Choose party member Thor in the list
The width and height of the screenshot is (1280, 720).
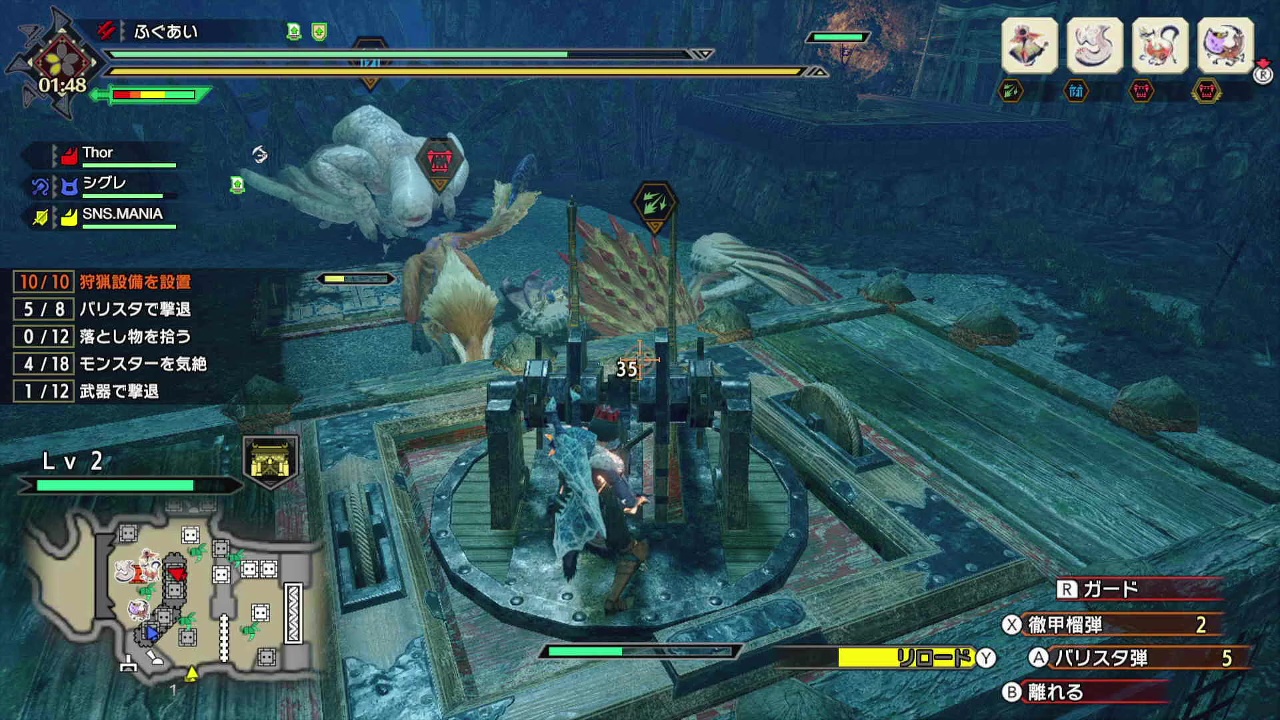[x=98, y=153]
